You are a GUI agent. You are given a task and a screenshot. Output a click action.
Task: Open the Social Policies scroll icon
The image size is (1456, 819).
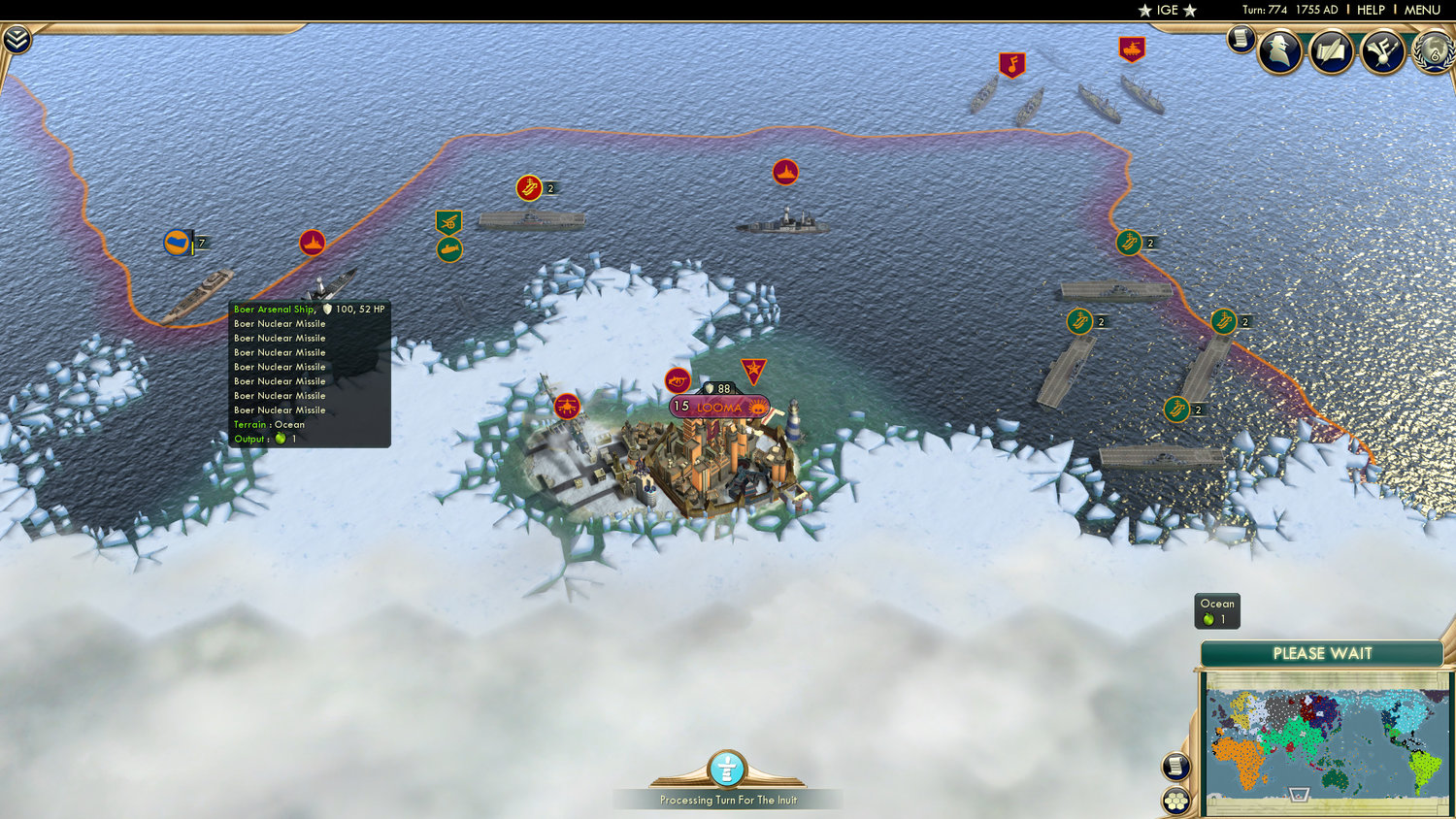pyautogui.click(x=1331, y=51)
